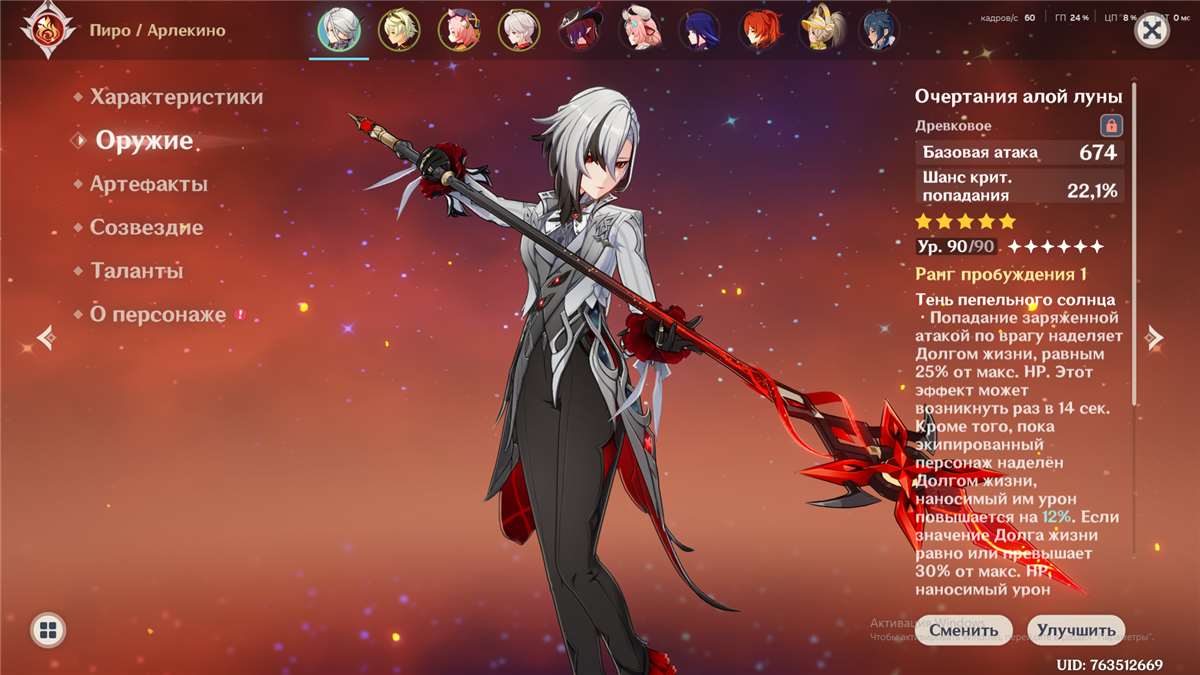1200x675 pixels.
Task: Select the Оружие menu entry
Action: (x=144, y=141)
